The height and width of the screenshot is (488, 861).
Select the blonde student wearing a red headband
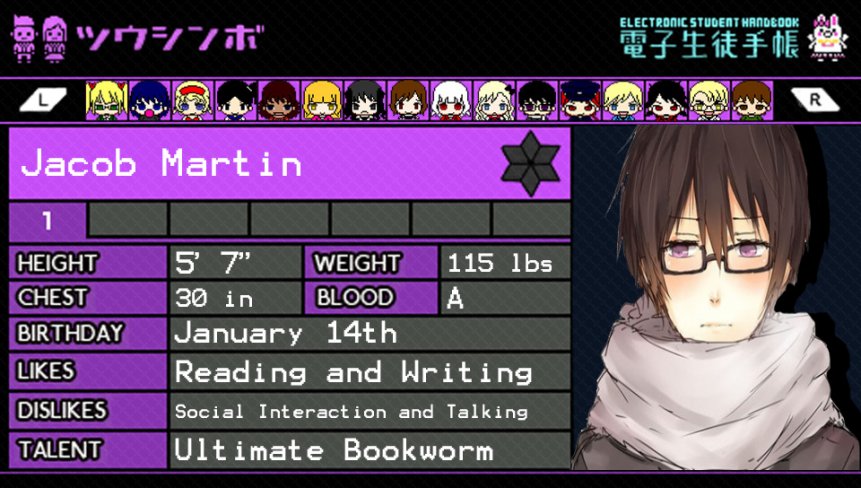pyautogui.click(x=191, y=100)
